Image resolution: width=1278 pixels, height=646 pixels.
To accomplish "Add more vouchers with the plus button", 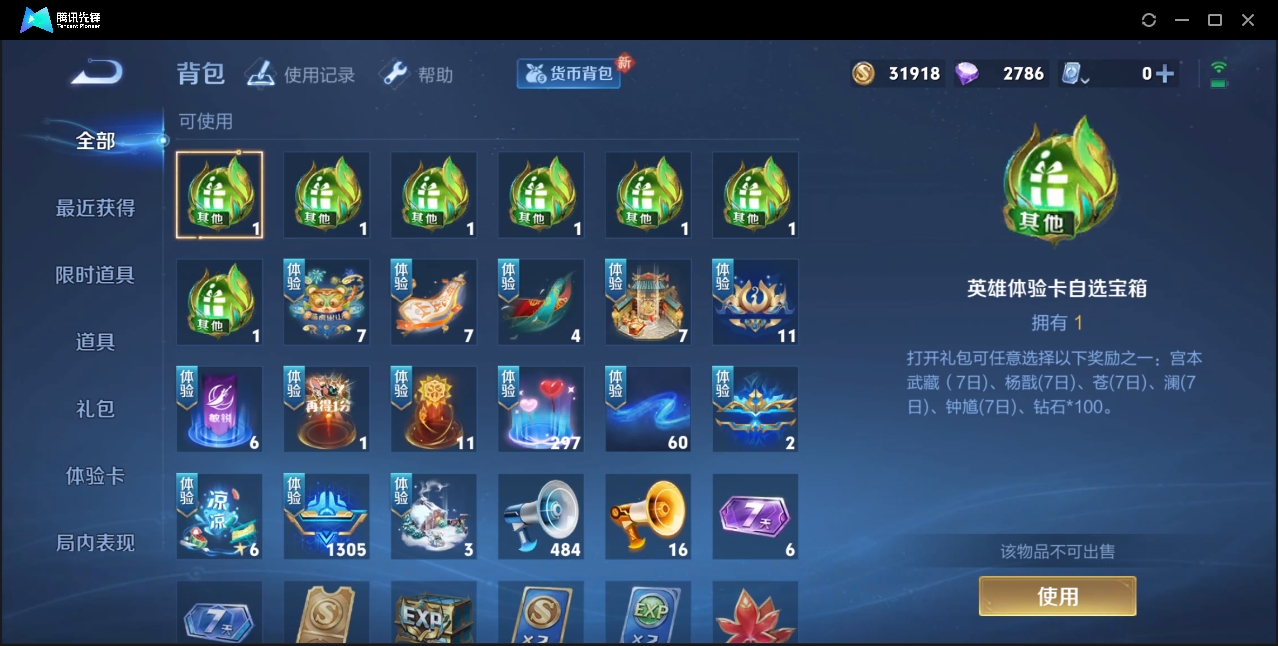I will 1164,74.
